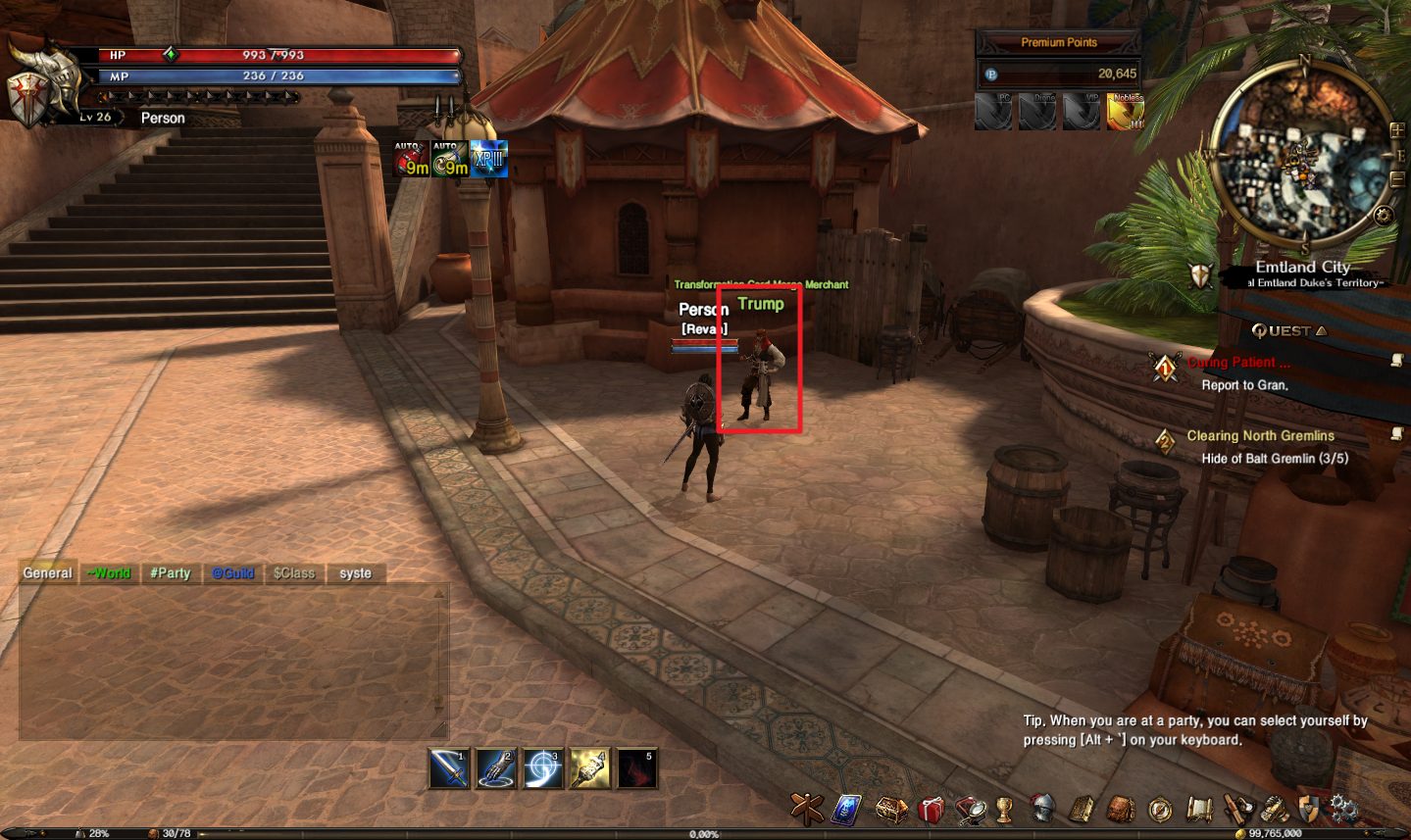The height and width of the screenshot is (840, 1411).
Task: Open the World chat tab
Action: click(x=109, y=573)
